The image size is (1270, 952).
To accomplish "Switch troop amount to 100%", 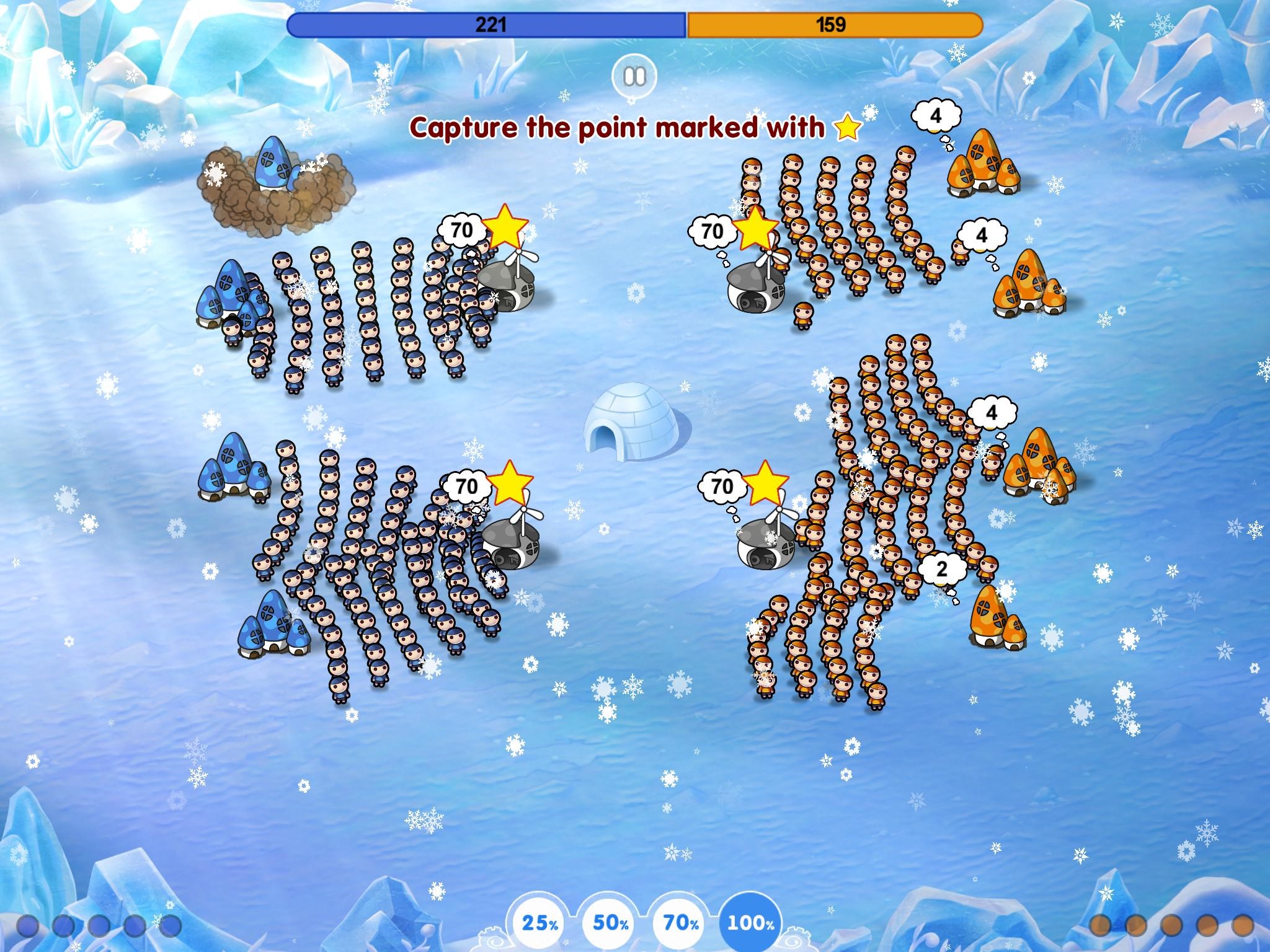I will 751,923.
